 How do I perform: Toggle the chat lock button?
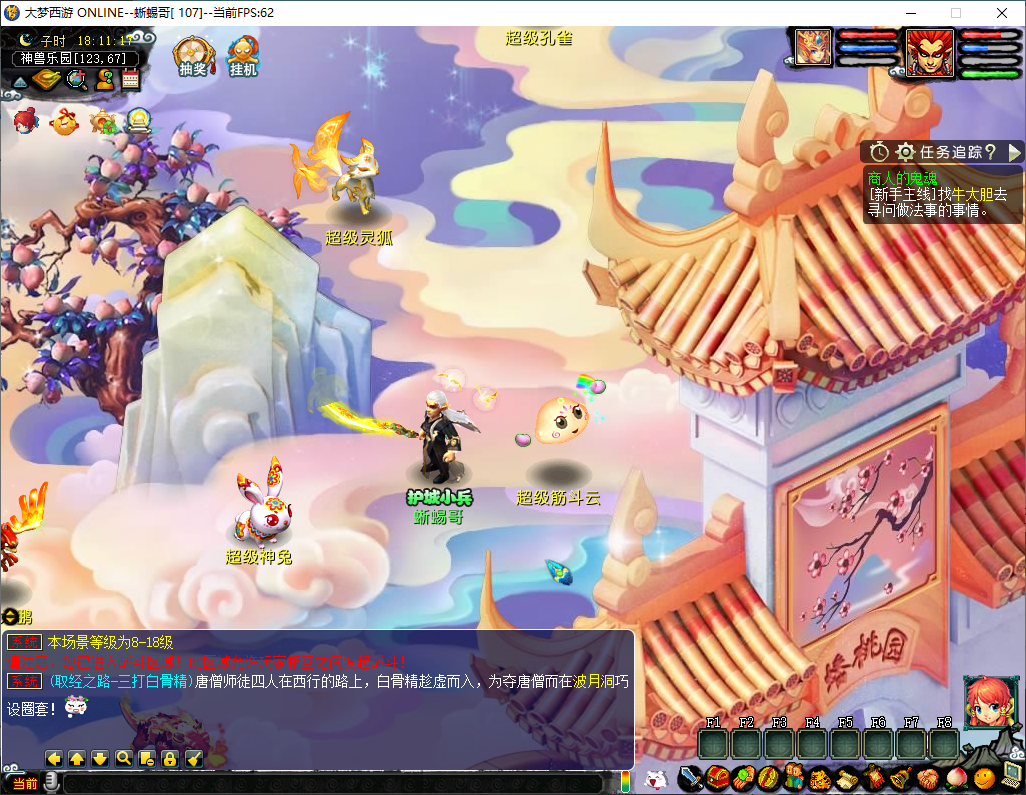tap(170, 759)
